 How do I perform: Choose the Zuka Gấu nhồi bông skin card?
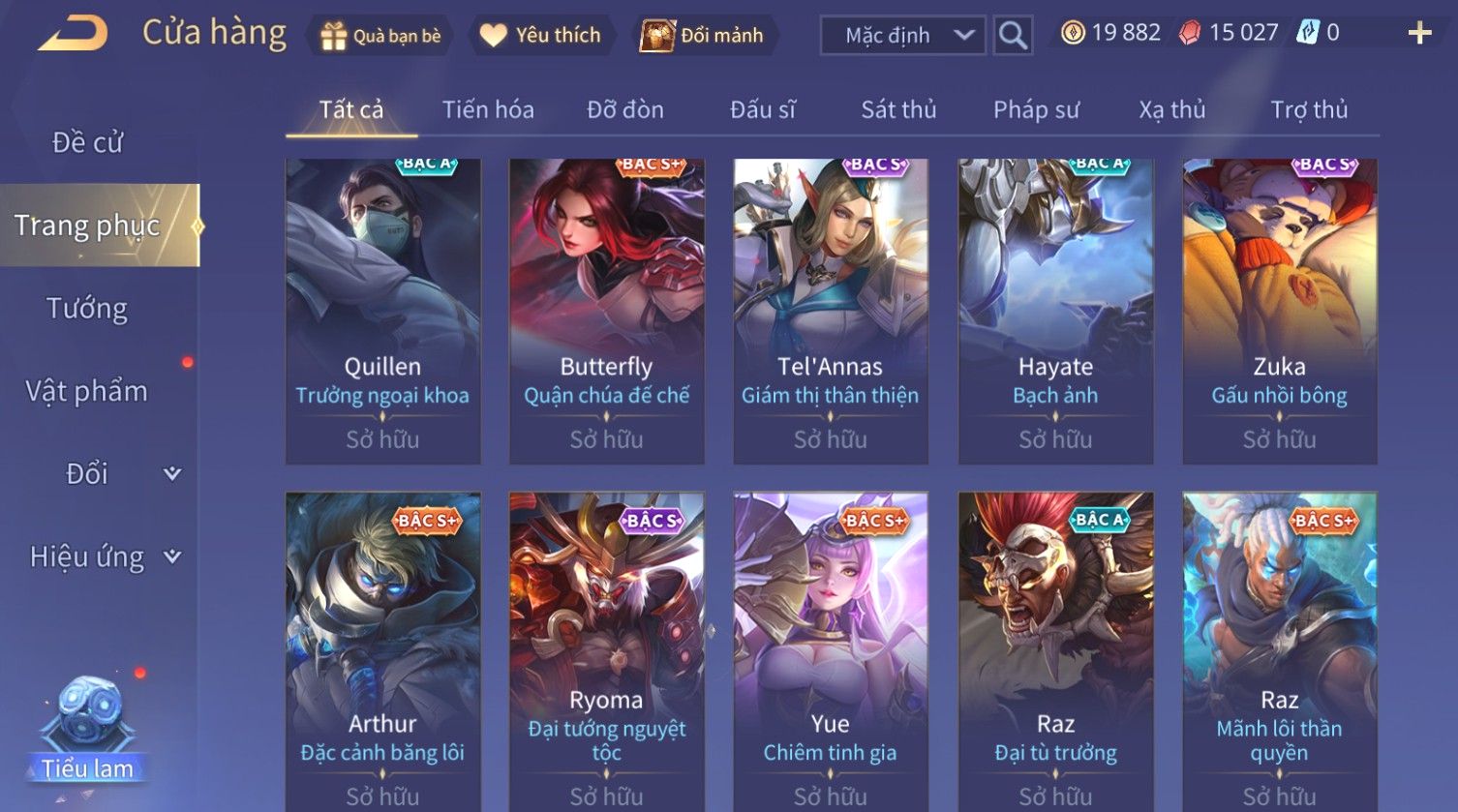(x=1279, y=310)
